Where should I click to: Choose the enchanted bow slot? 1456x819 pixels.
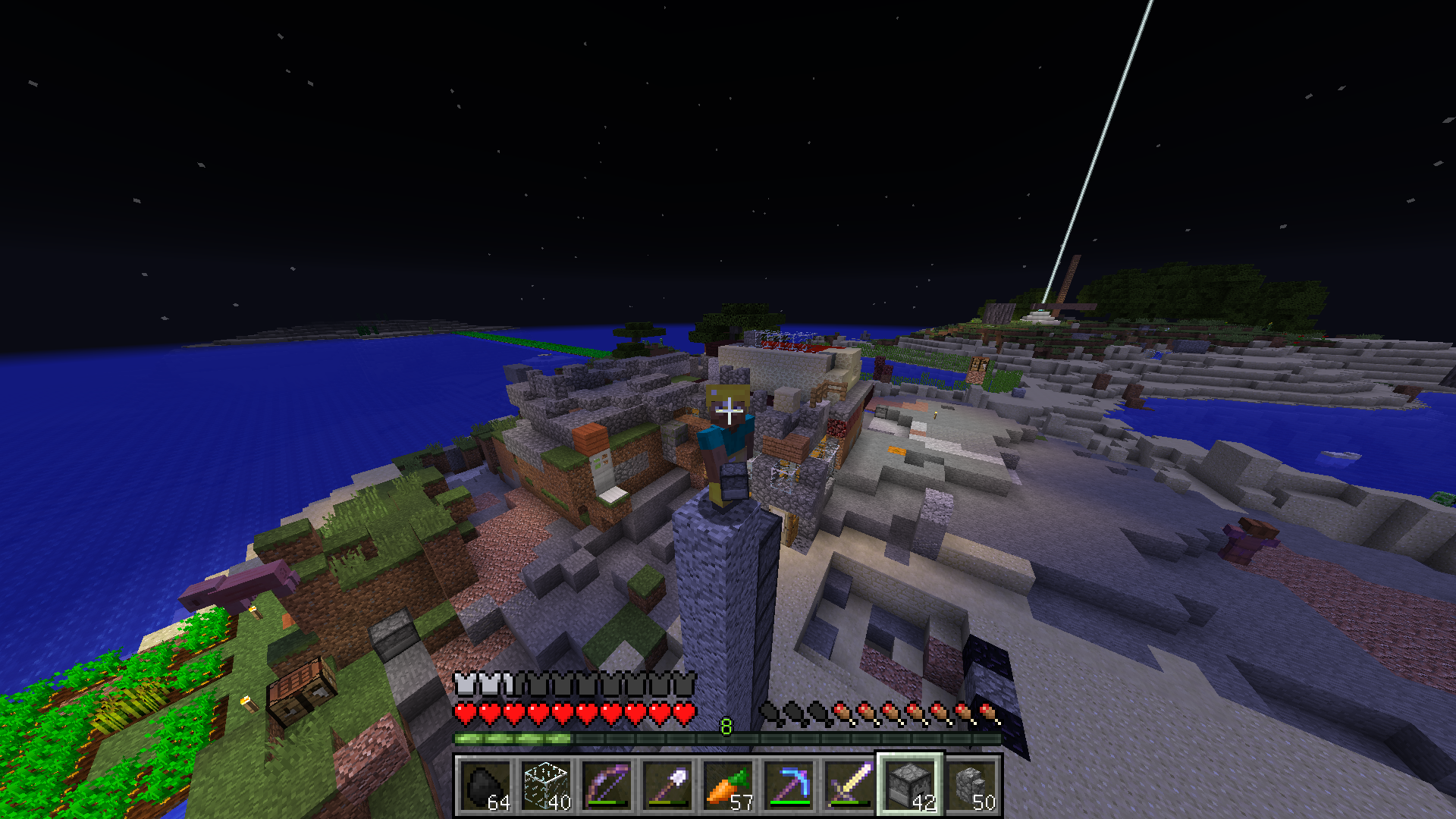tap(607, 786)
